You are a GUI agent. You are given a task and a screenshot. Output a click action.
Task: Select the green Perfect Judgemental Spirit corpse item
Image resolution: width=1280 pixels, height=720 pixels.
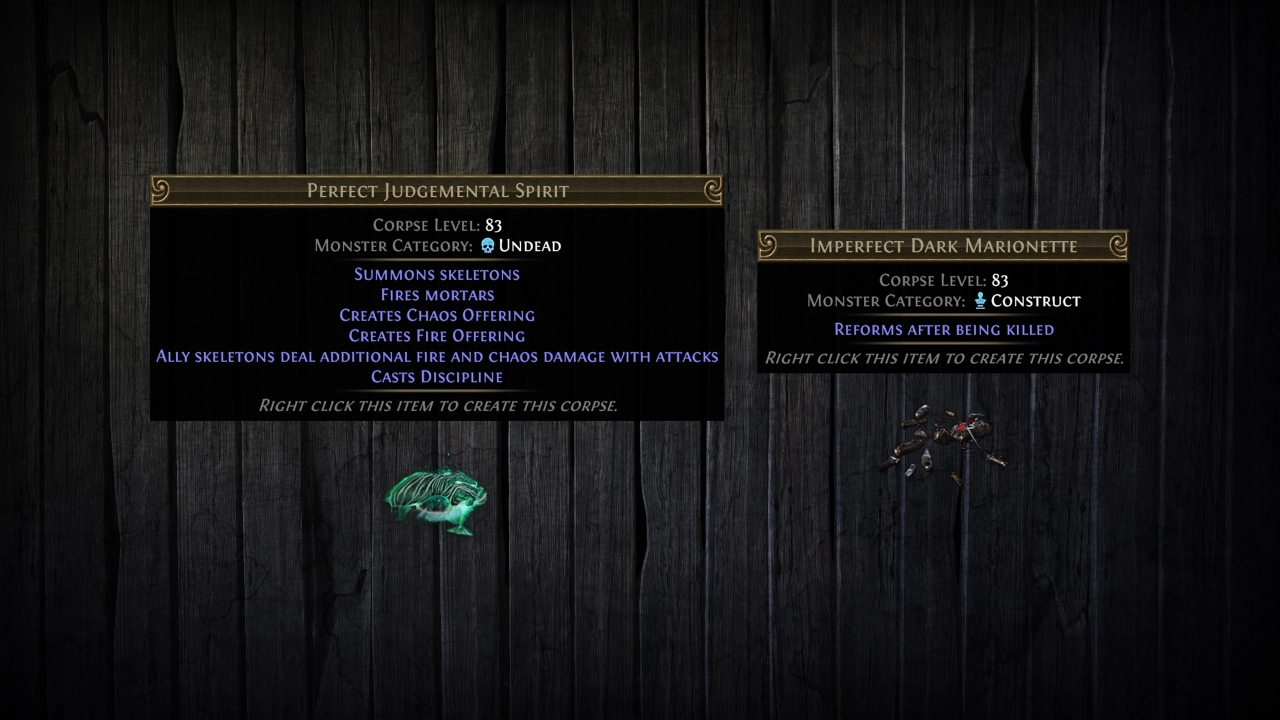pyautogui.click(x=436, y=499)
